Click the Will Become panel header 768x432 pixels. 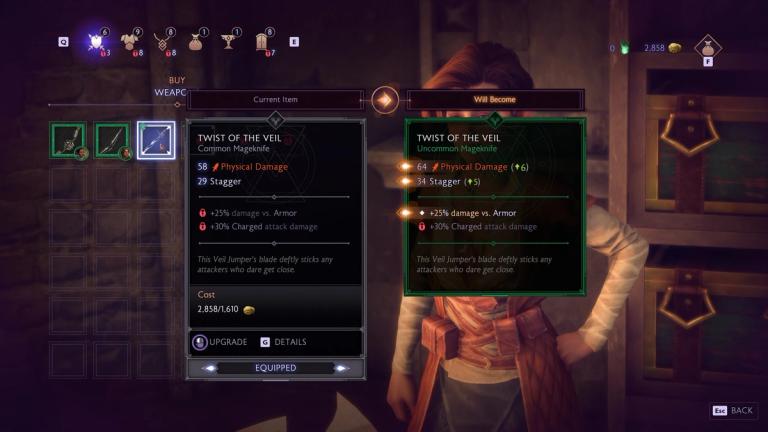(495, 100)
